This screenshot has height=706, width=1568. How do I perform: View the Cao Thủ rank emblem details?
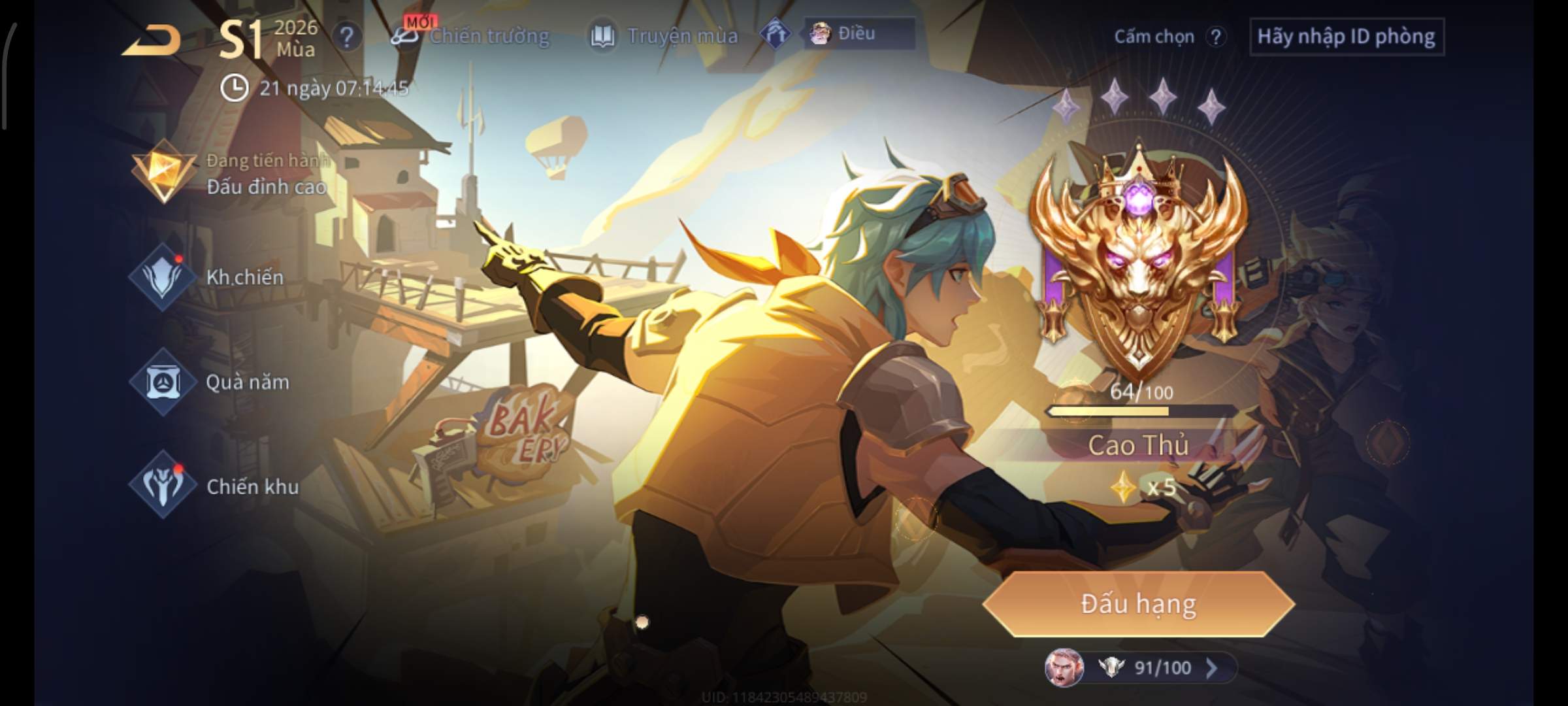tap(1138, 261)
